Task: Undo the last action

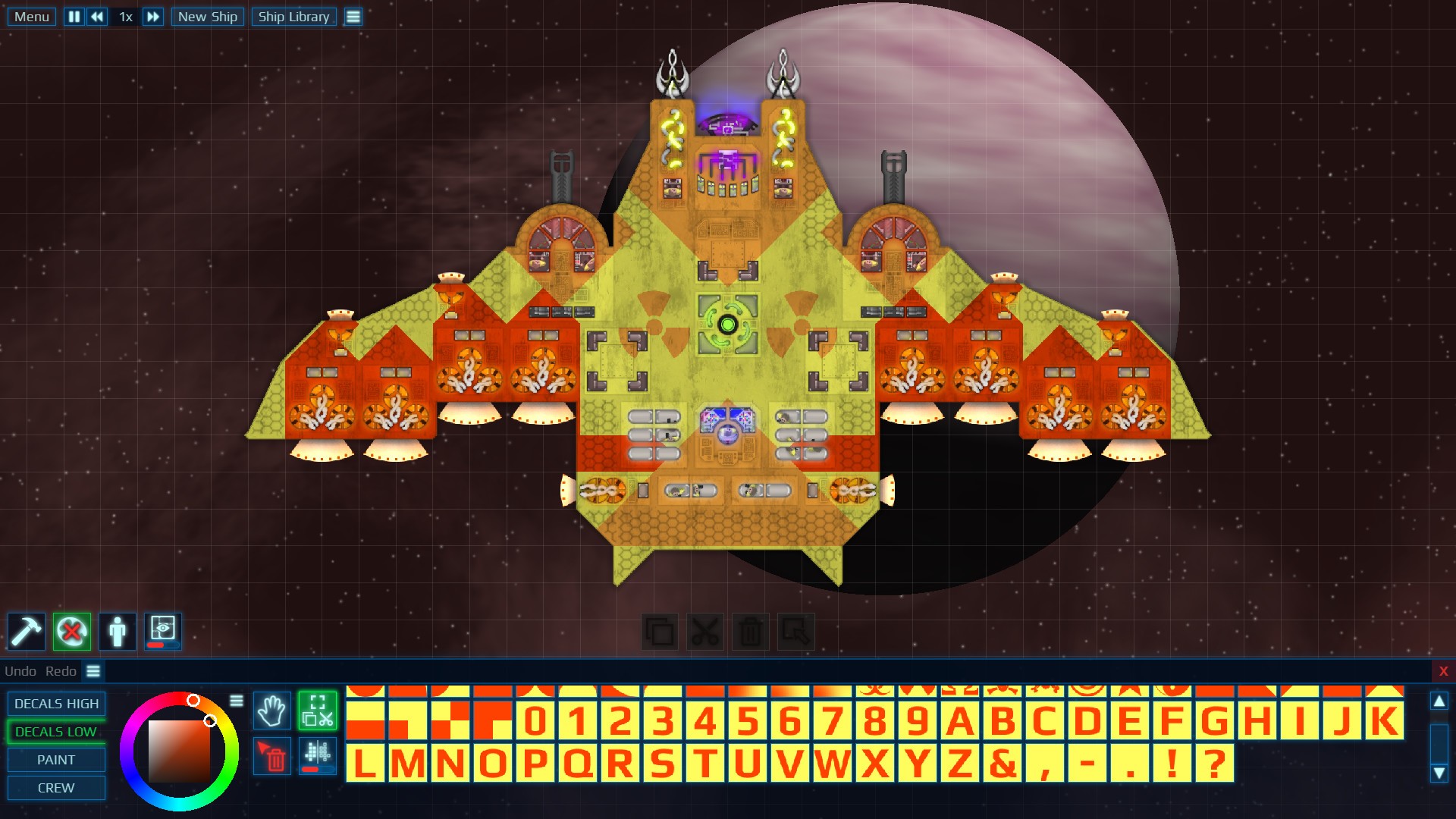Action: pos(21,670)
